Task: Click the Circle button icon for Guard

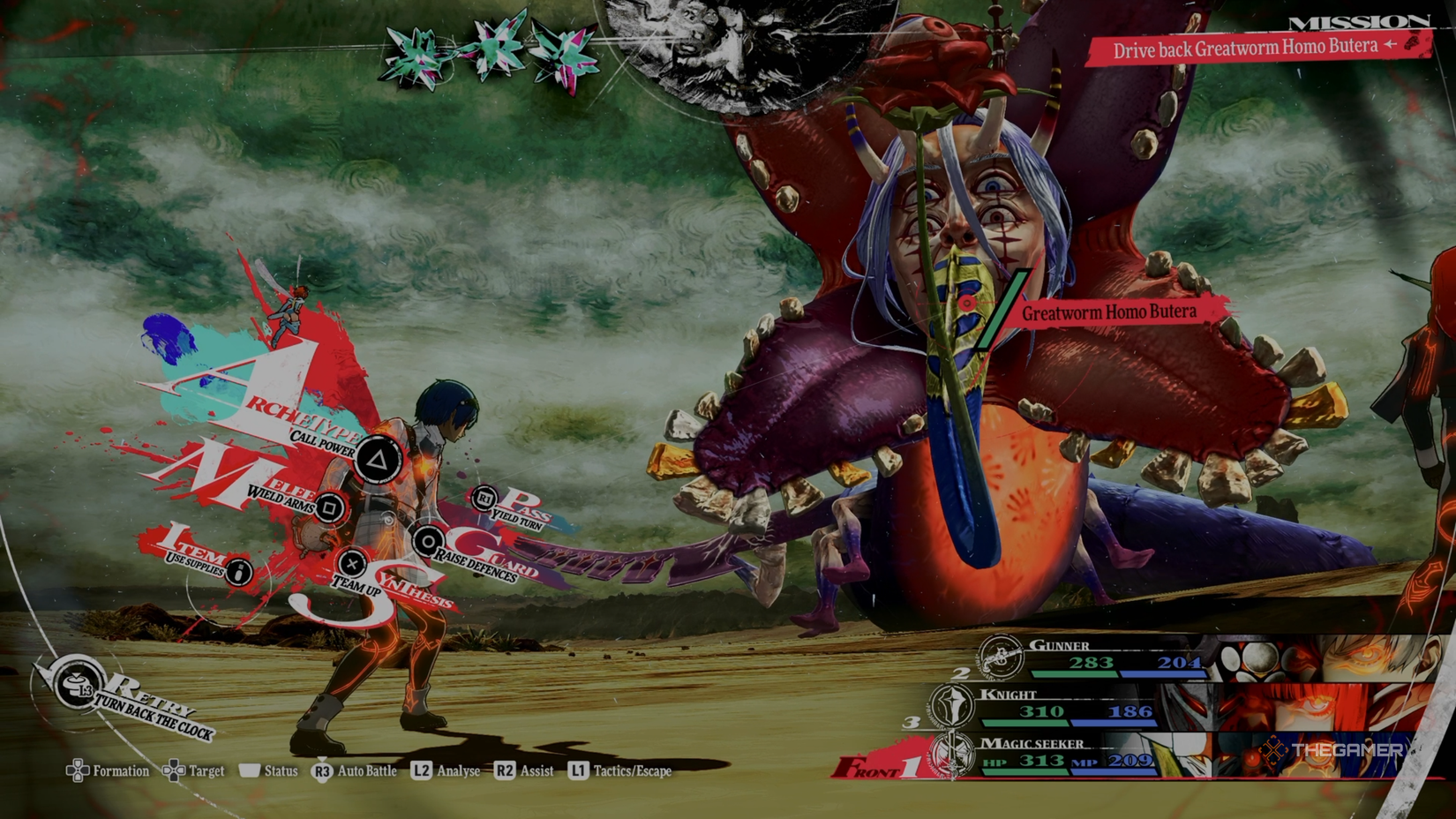Action: point(428,542)
